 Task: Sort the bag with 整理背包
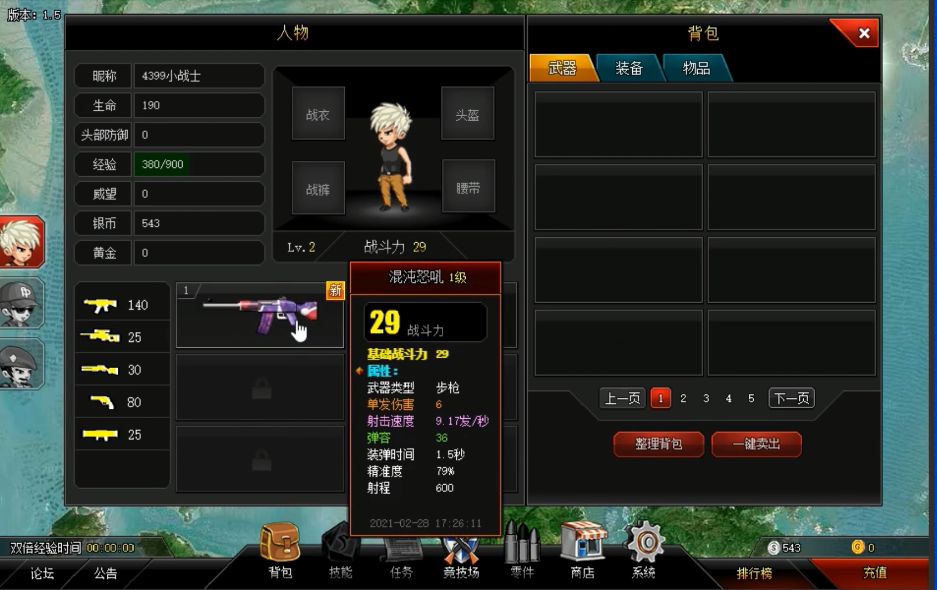coord(658,444)
